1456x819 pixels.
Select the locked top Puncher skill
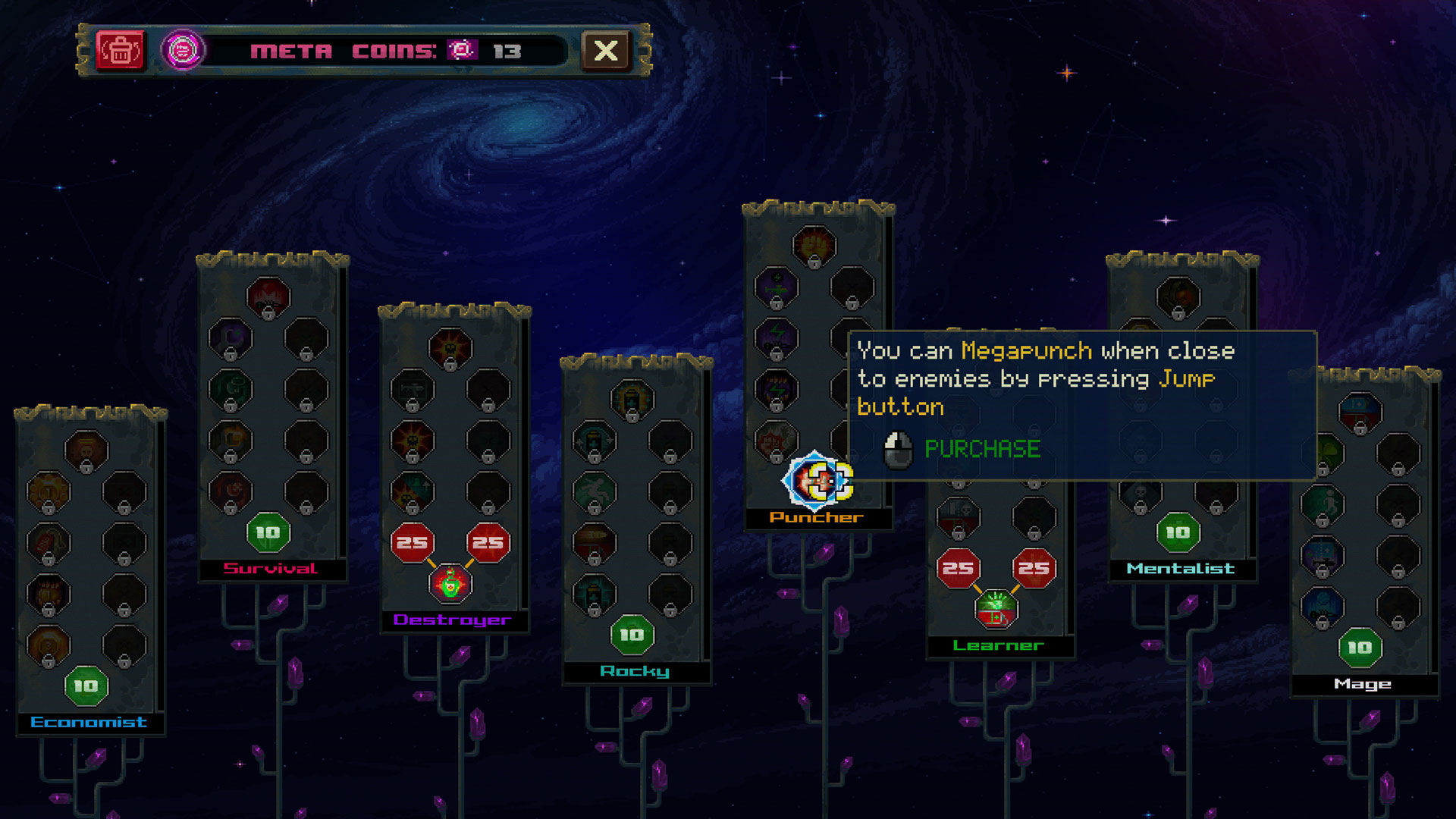(x=814, y=246)
